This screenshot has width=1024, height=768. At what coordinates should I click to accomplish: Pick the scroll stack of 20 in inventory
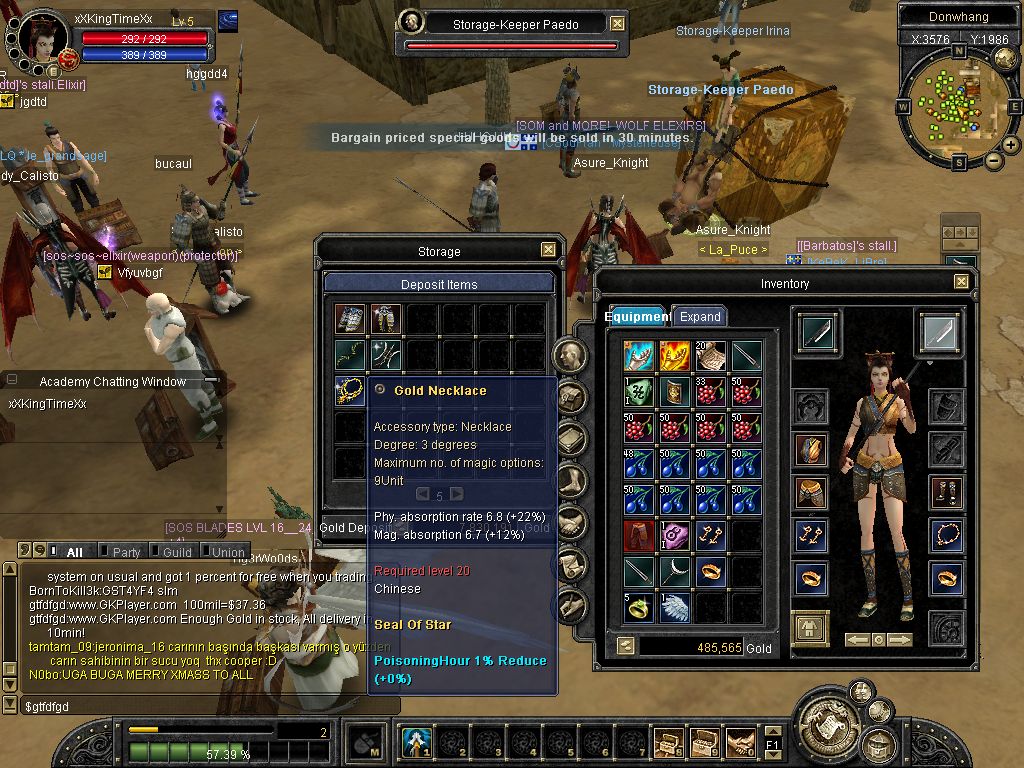pyautogui.click(x=711, y=356)
